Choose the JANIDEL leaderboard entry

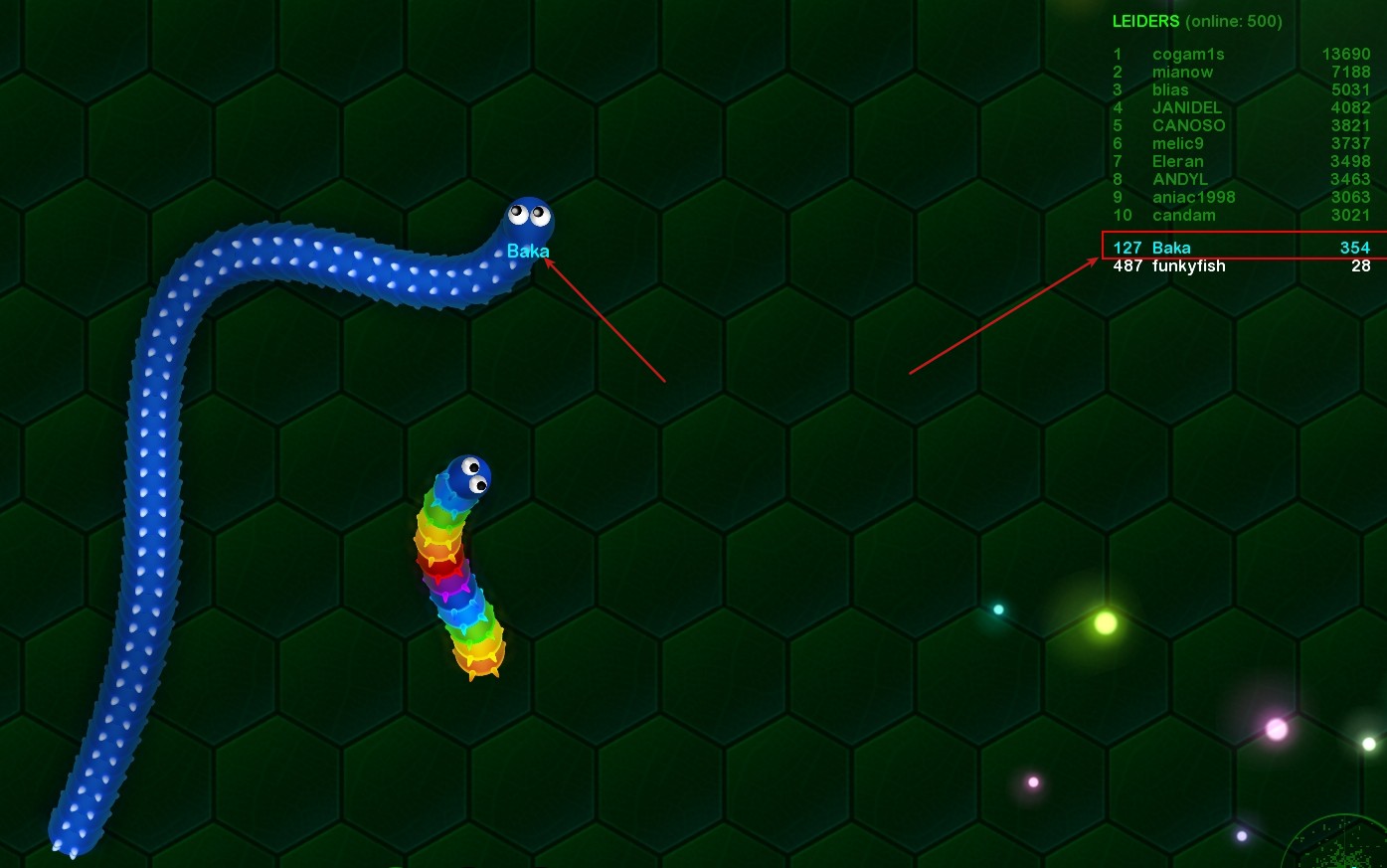click(x=1186, y=107)
